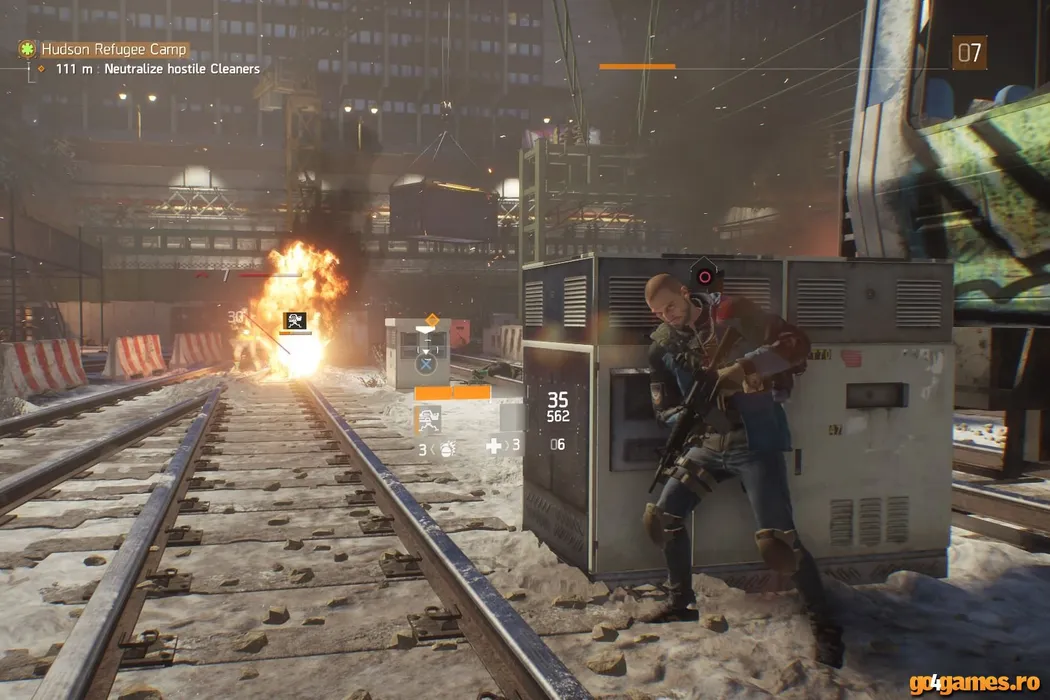Image resolution: width=1050 pixels, height=700 pixels.
Task: Click the green mission icon beside Hudson Refugee Camp
Action: coord(27,49)
